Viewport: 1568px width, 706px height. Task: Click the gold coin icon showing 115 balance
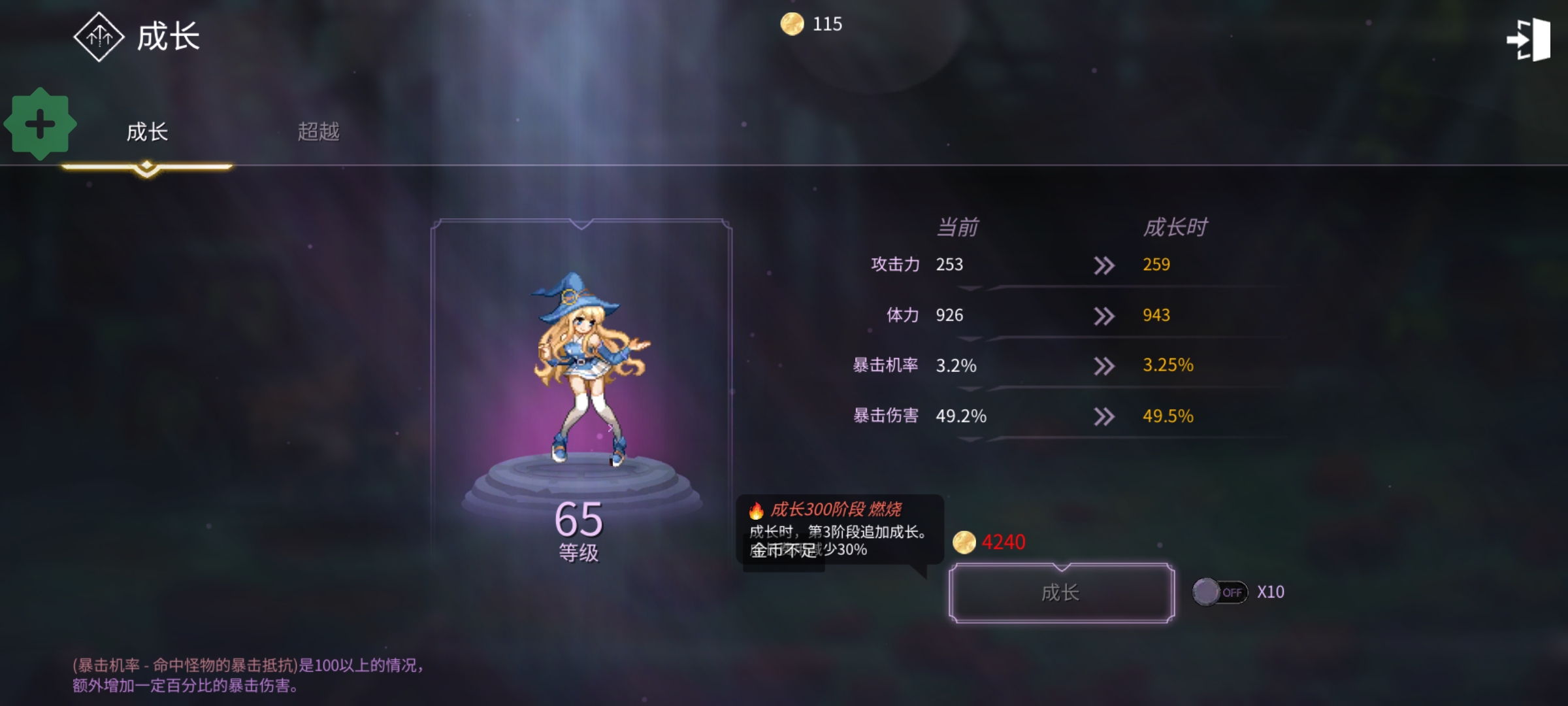(793, 25)
